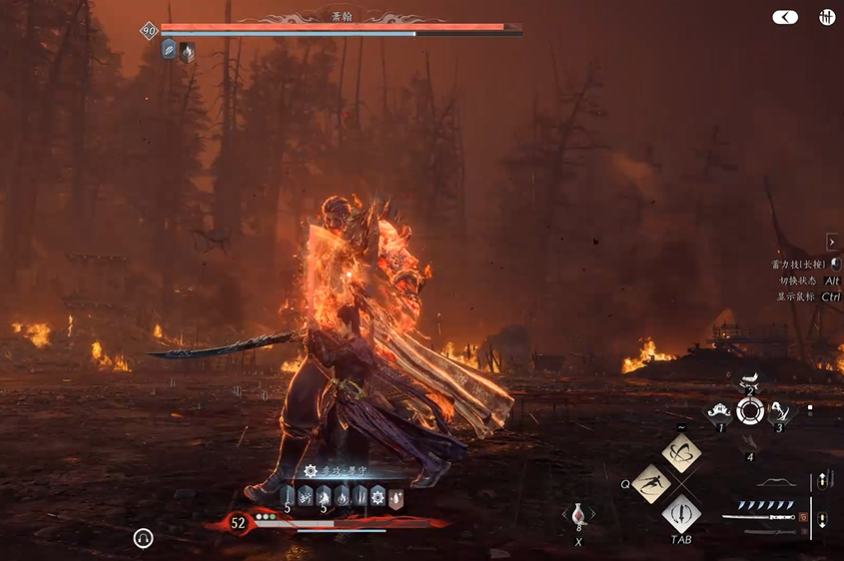
Task: Activate the sword TAB weapon swap skill
Action: [x=681, y=515]
